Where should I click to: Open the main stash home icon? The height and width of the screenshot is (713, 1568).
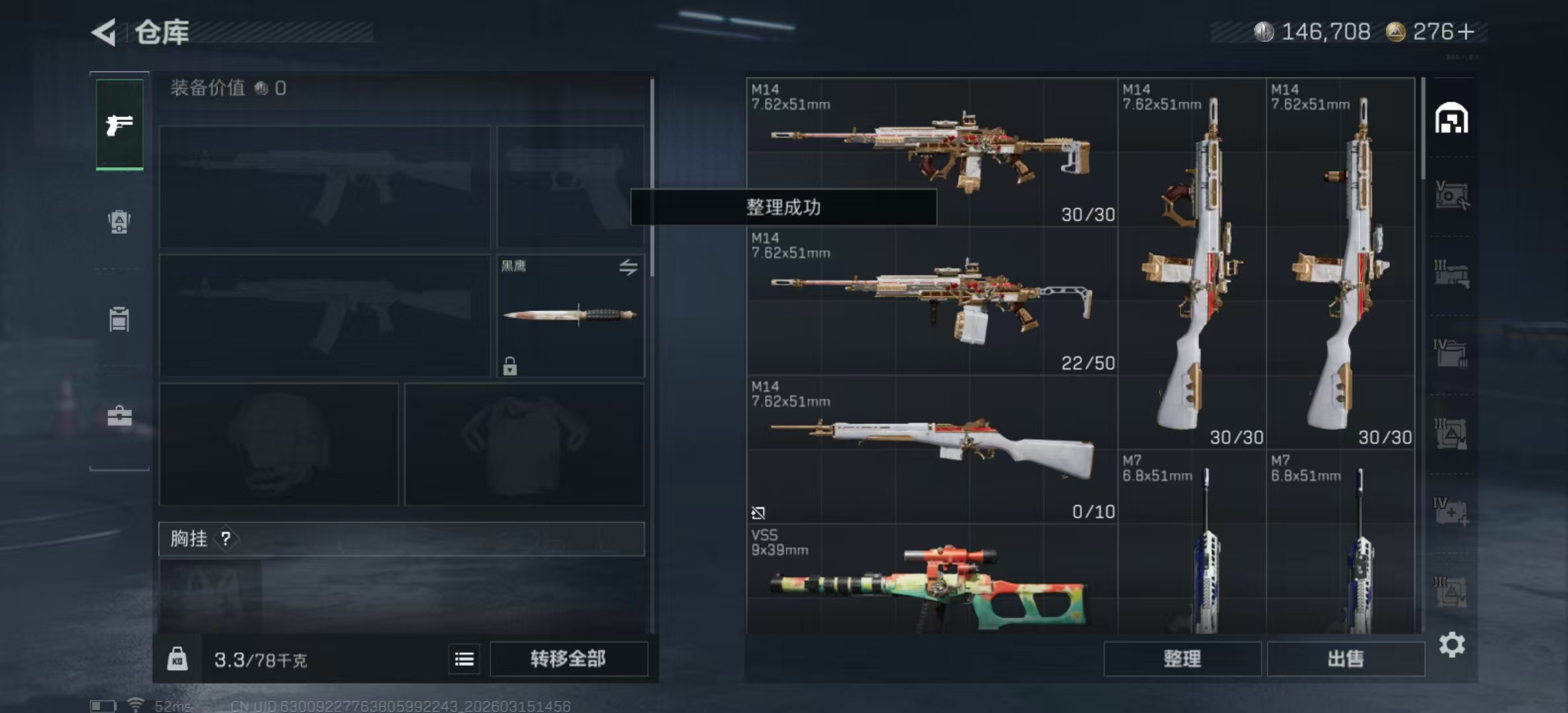point(1451,119)
